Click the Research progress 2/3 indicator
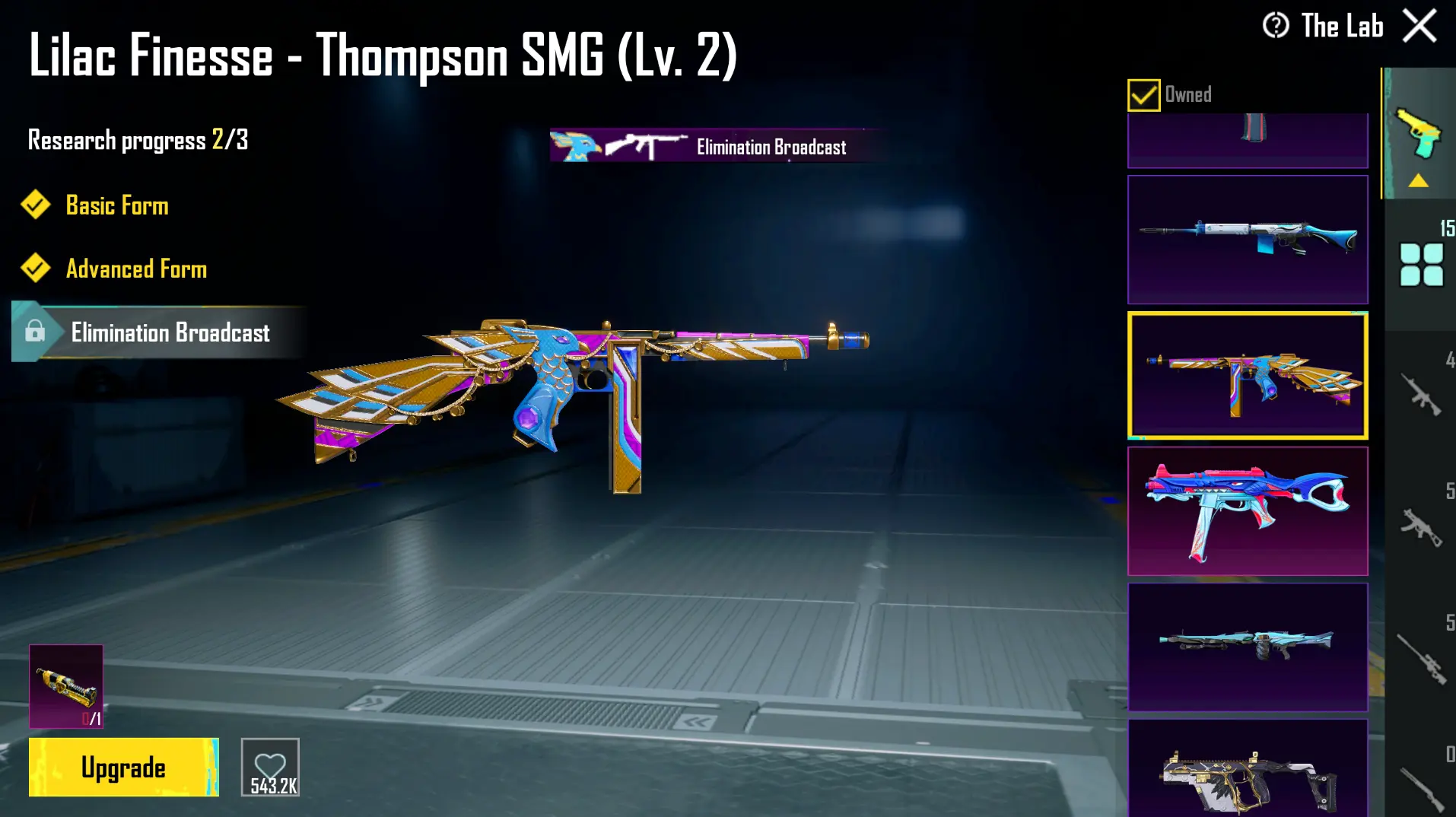Viewport: 1456px width, 817px height. (138, 140)
